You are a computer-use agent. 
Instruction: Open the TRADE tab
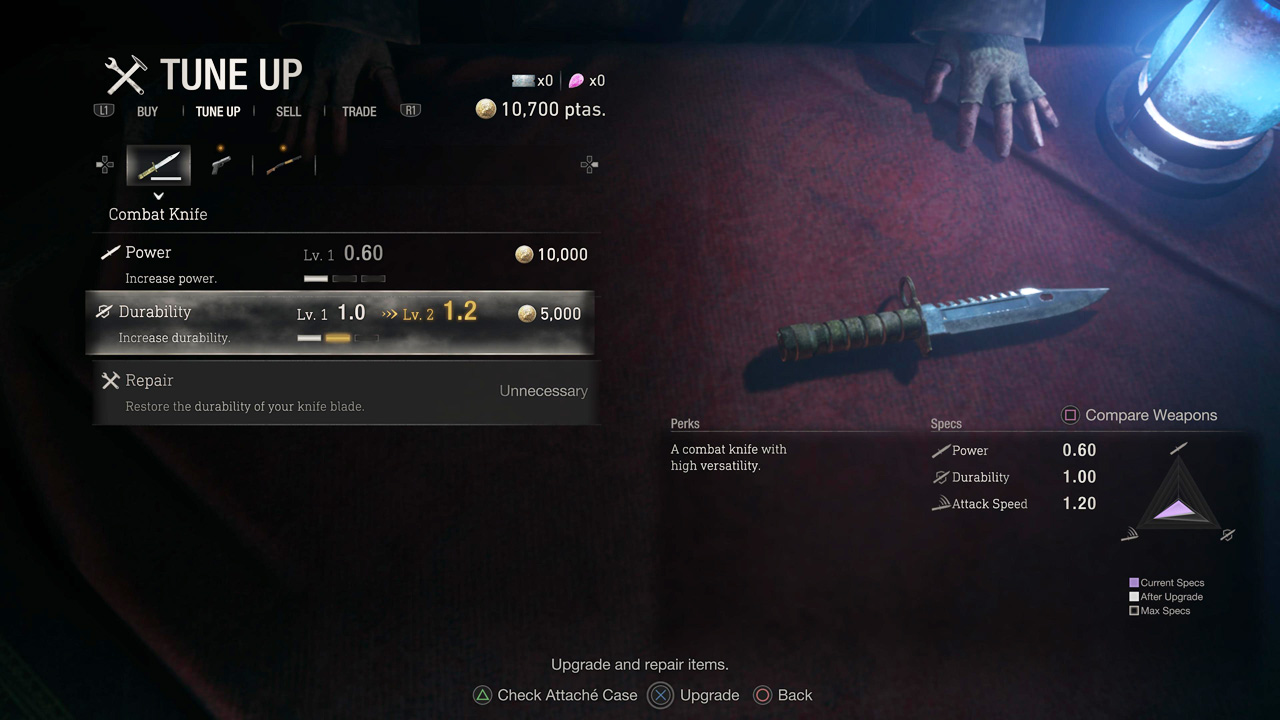pyautogui.click(x=359, y=111)
